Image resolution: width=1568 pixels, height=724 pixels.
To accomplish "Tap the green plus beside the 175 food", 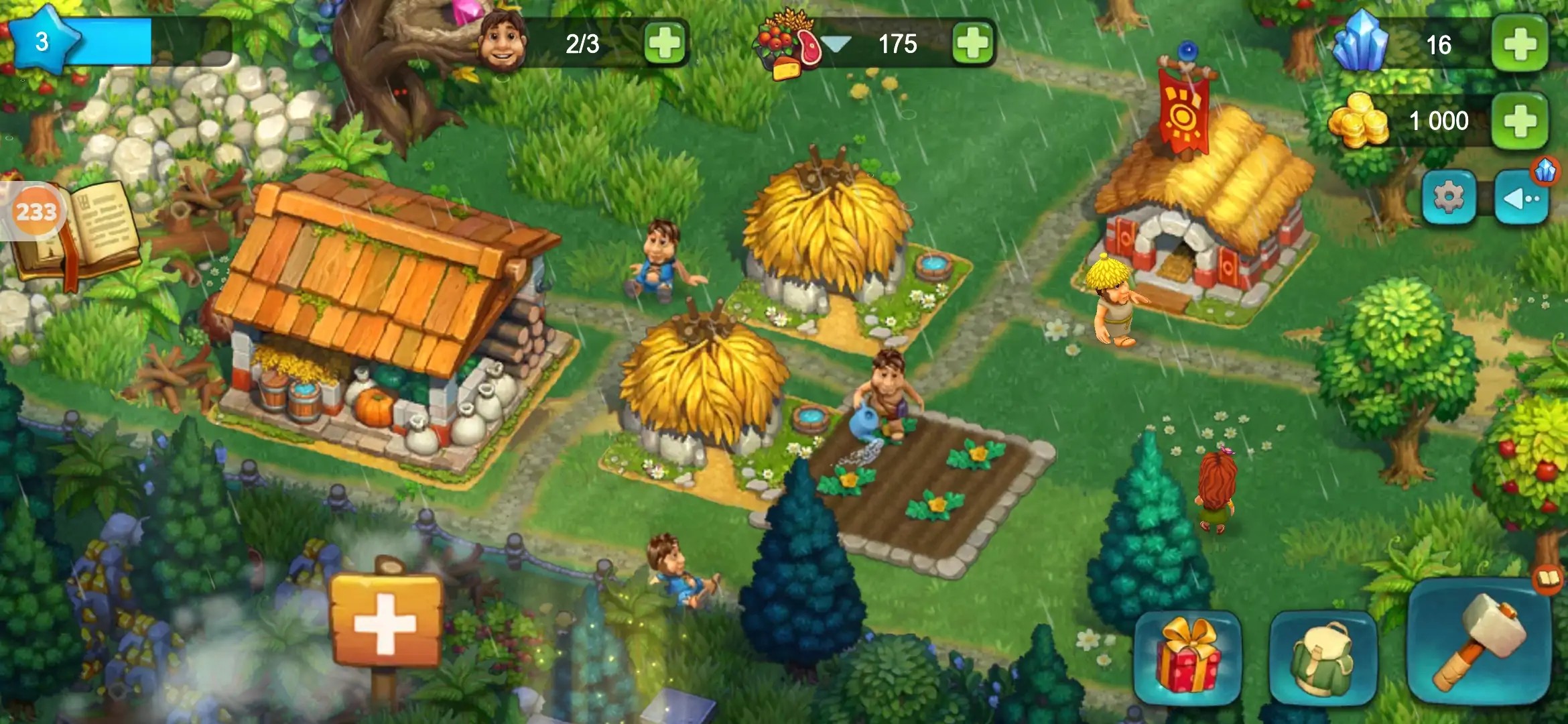I will 972,44.
